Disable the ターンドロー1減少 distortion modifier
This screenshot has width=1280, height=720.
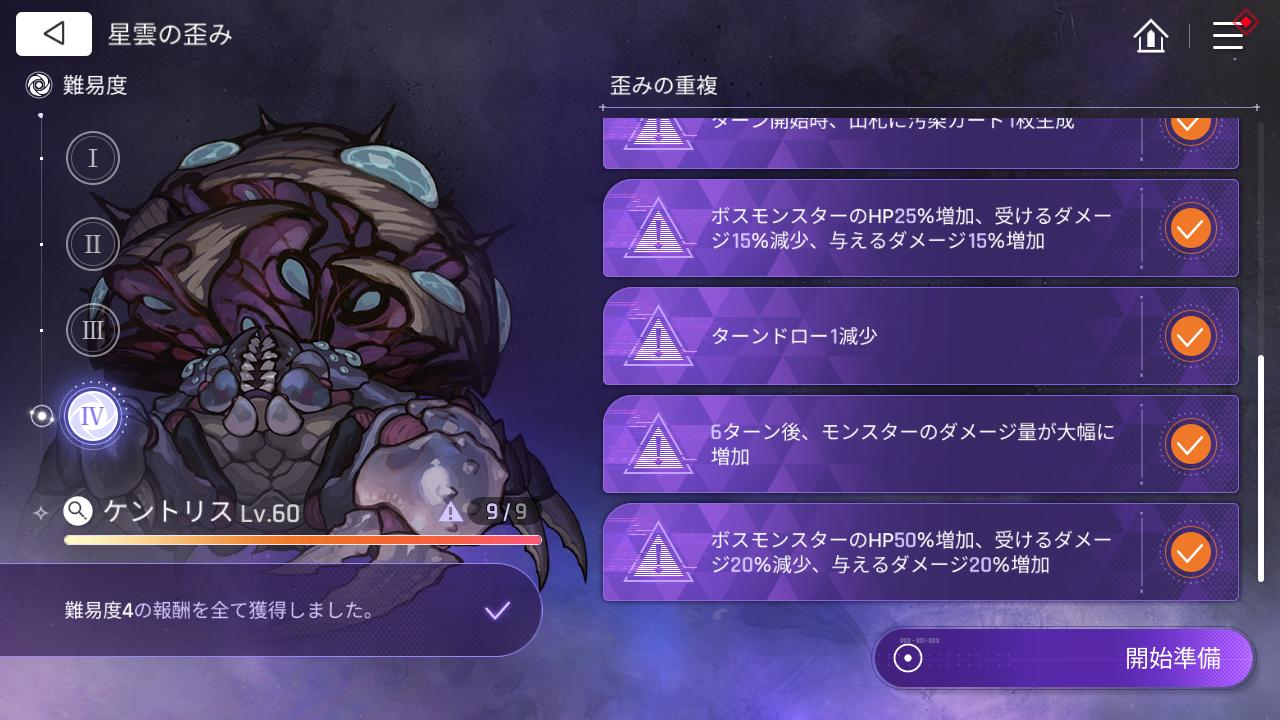click(1190, 336)
